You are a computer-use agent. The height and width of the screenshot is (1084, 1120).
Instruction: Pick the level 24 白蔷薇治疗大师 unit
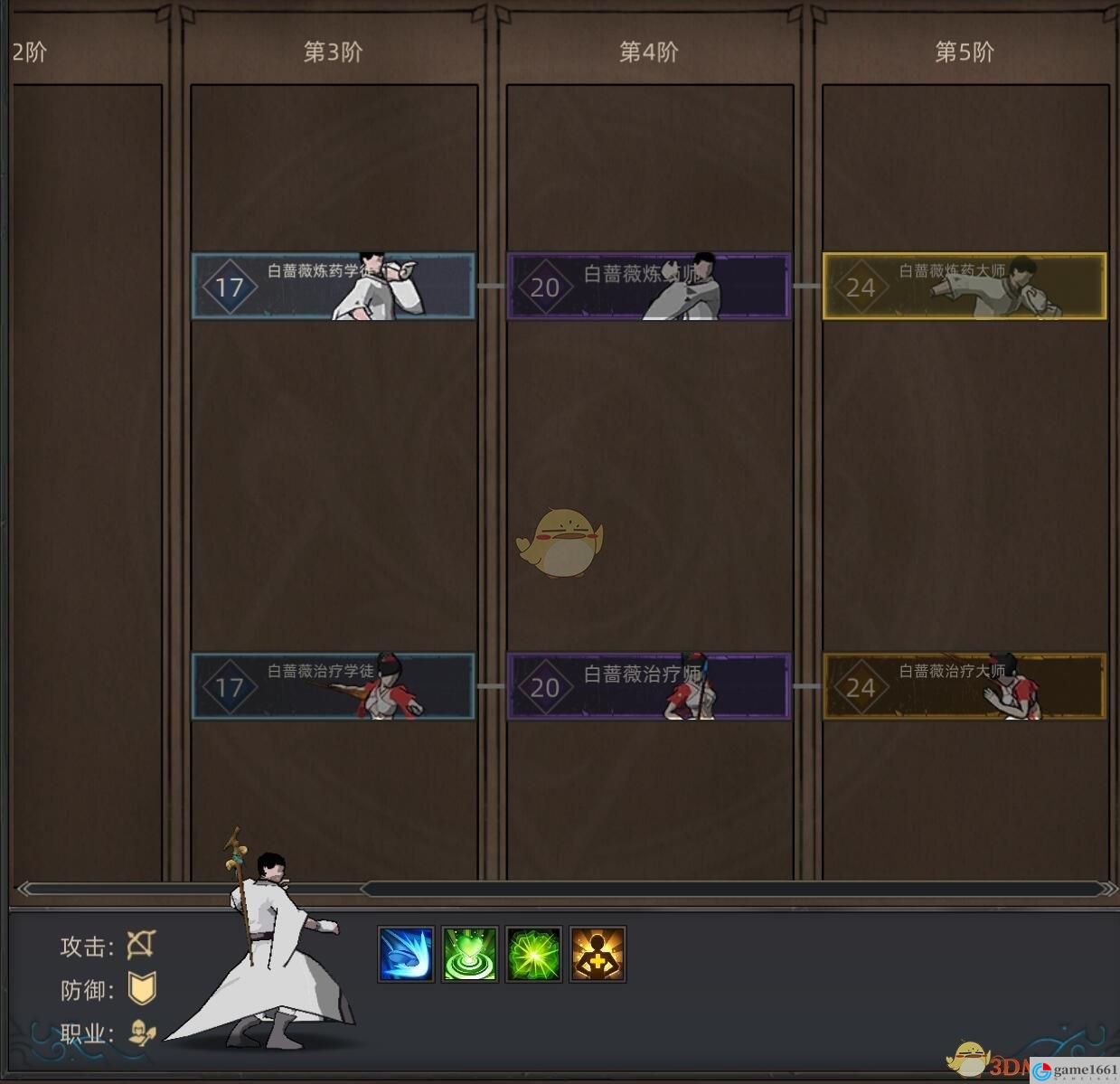964,686
